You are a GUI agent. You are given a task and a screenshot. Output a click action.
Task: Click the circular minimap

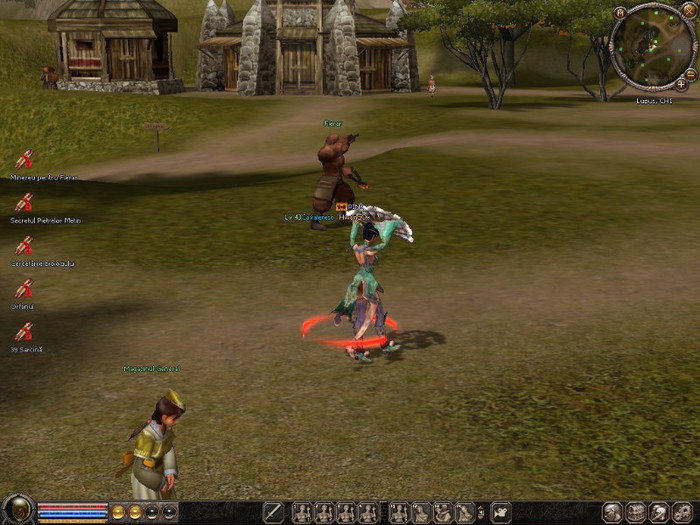pyautogui.click(x=651, y=46)
